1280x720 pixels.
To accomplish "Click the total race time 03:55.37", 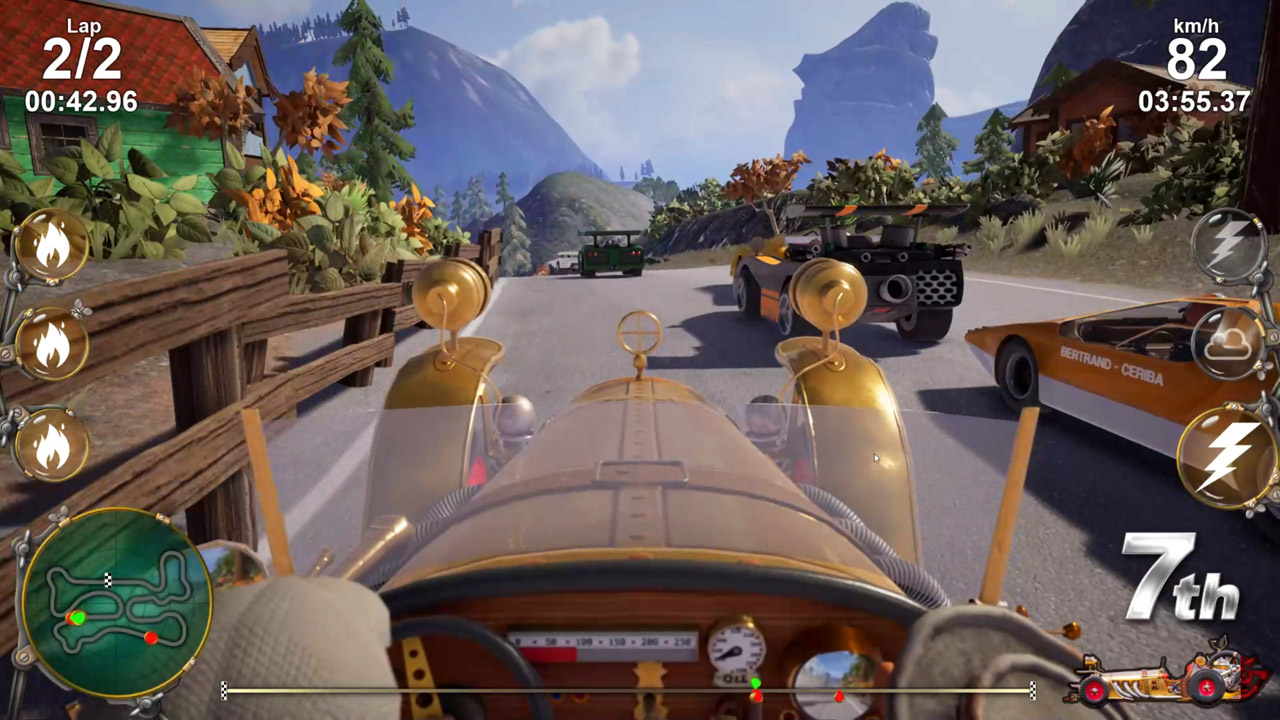I will [x=1196, y=99].
